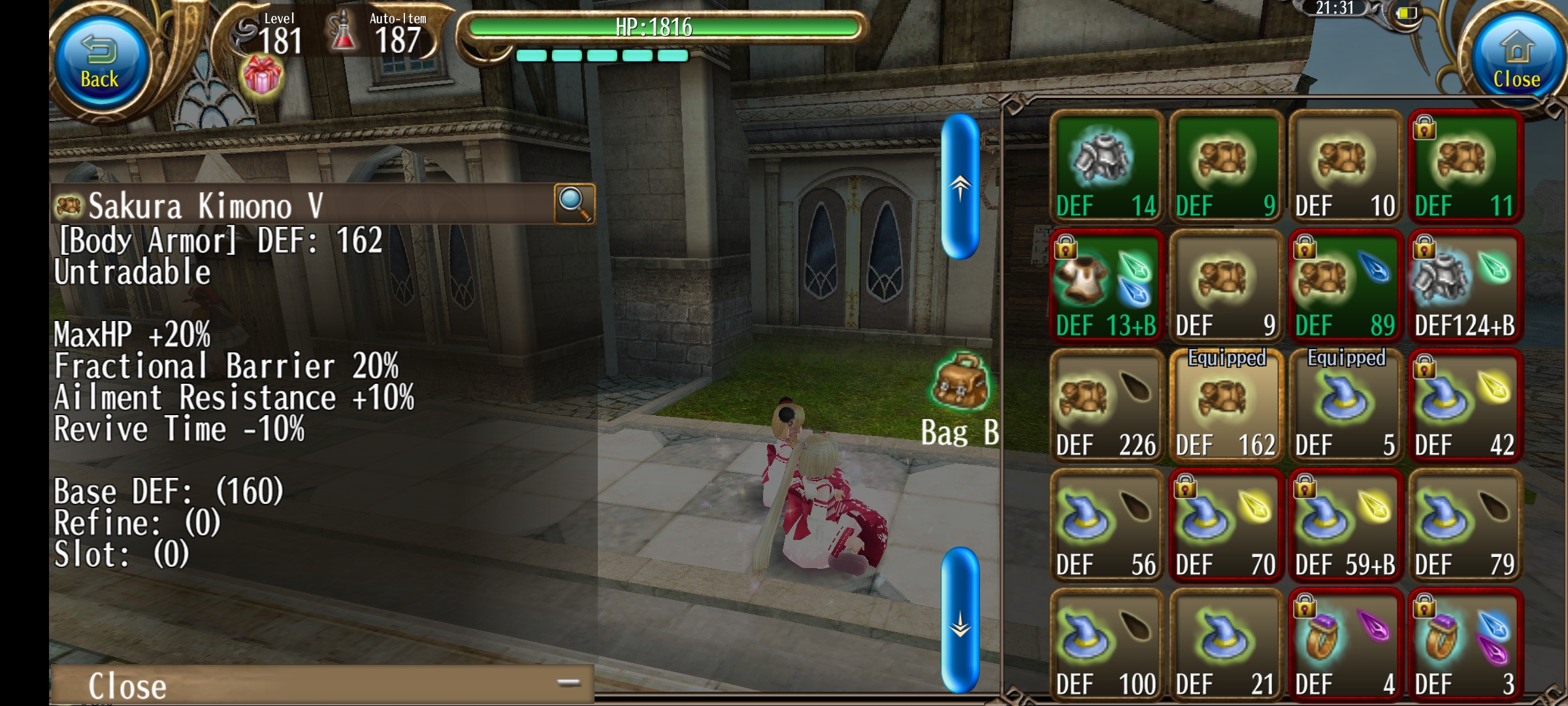Screen dimensions: 1568x706
Task: Inspect item with the magnifying glass icon
Action: (x=574, y=204)
